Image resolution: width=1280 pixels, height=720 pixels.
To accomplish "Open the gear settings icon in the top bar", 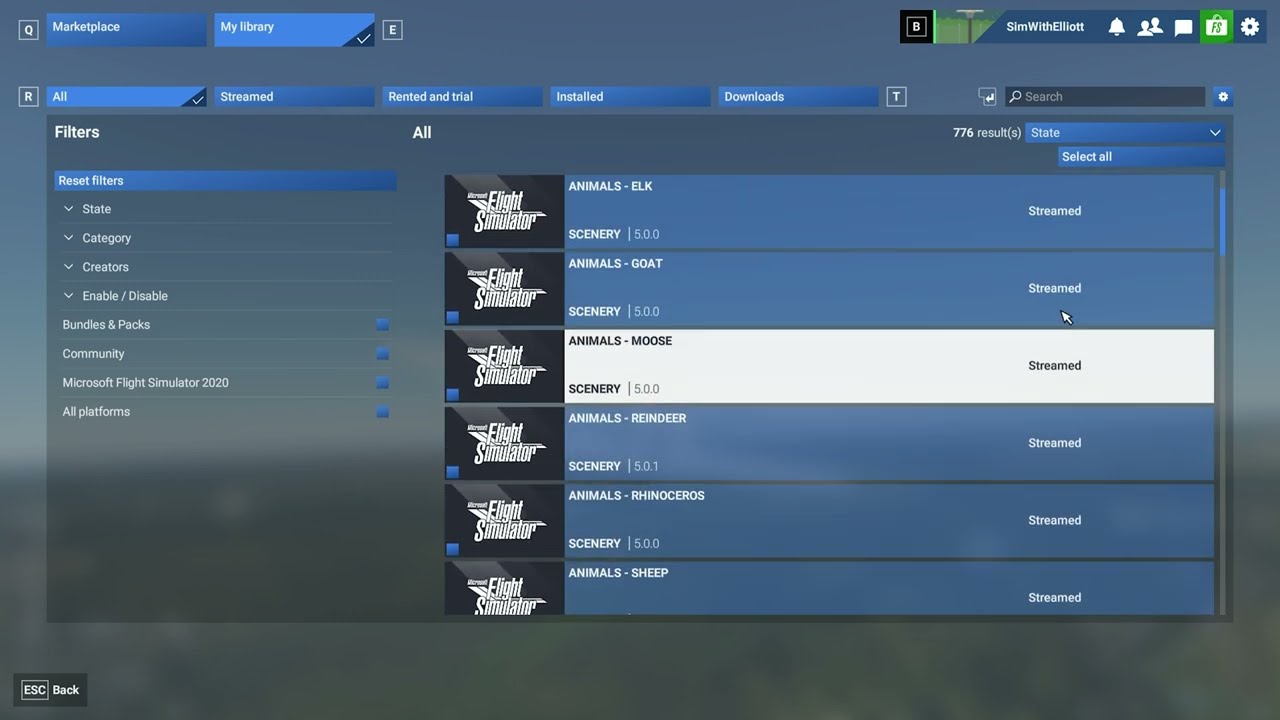I will pos(1250,27).
